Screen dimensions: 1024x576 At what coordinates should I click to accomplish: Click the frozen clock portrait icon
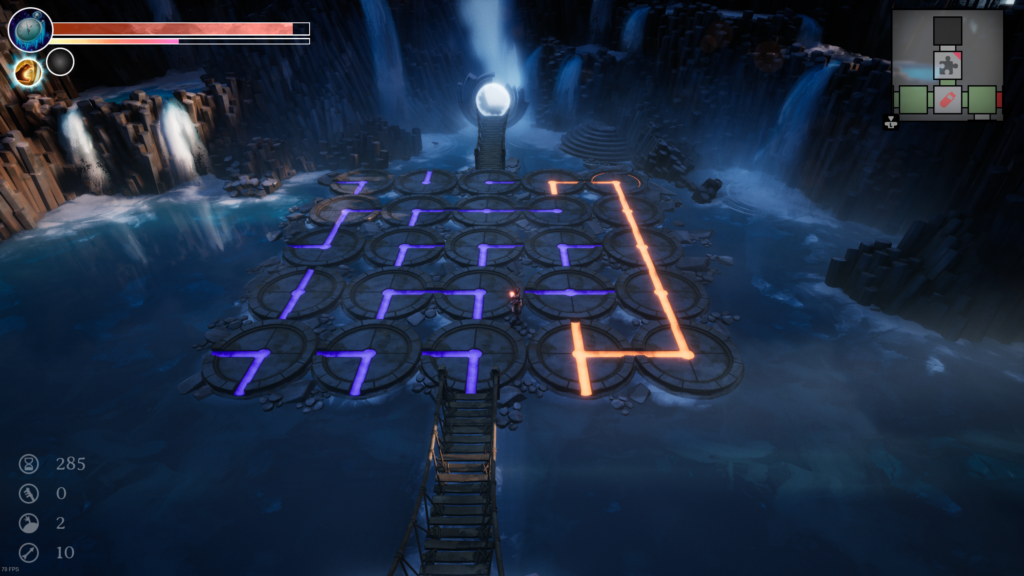(30, 30)
